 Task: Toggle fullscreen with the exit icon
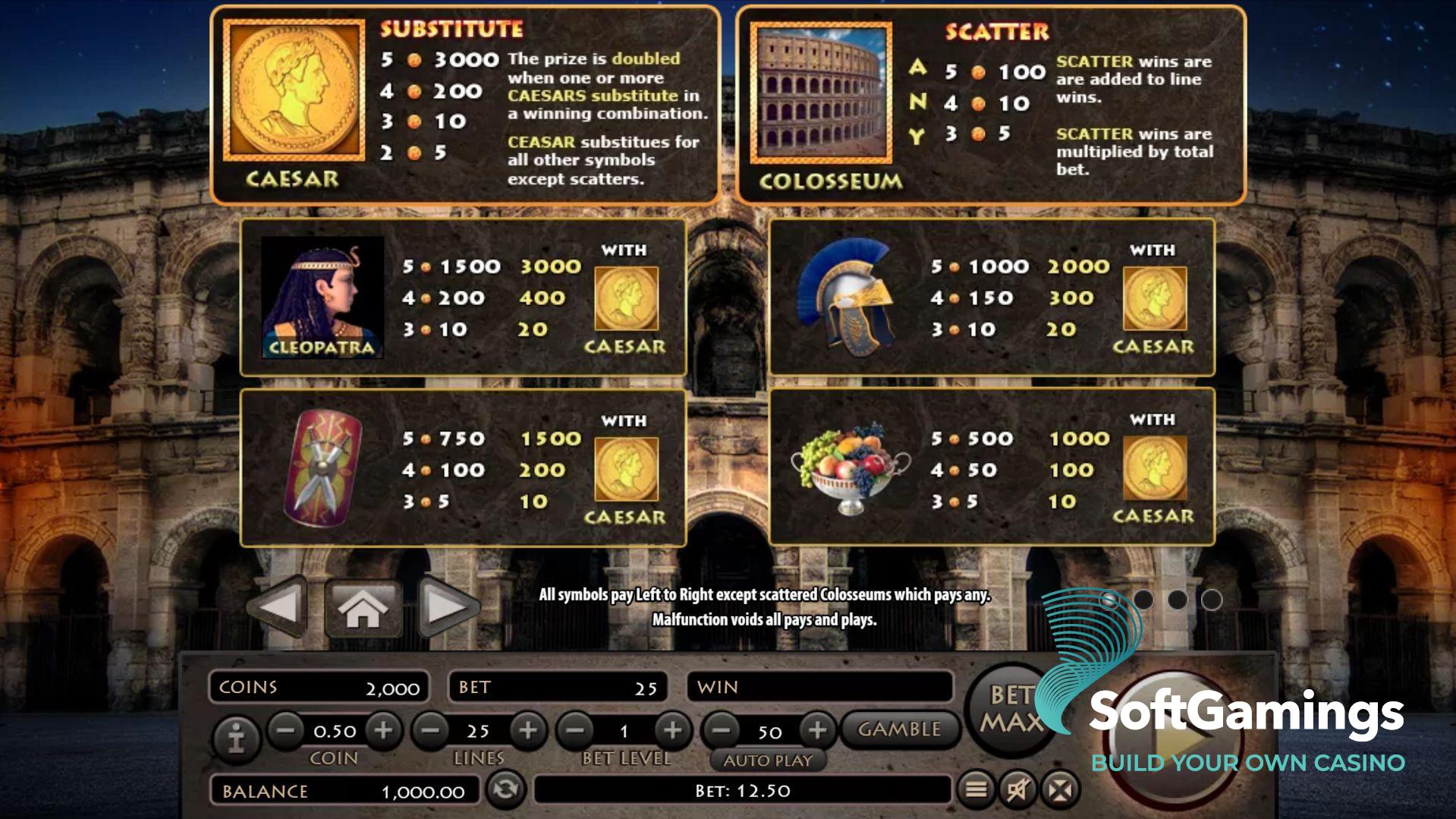pyautogui.click(x=1060, y=791)
